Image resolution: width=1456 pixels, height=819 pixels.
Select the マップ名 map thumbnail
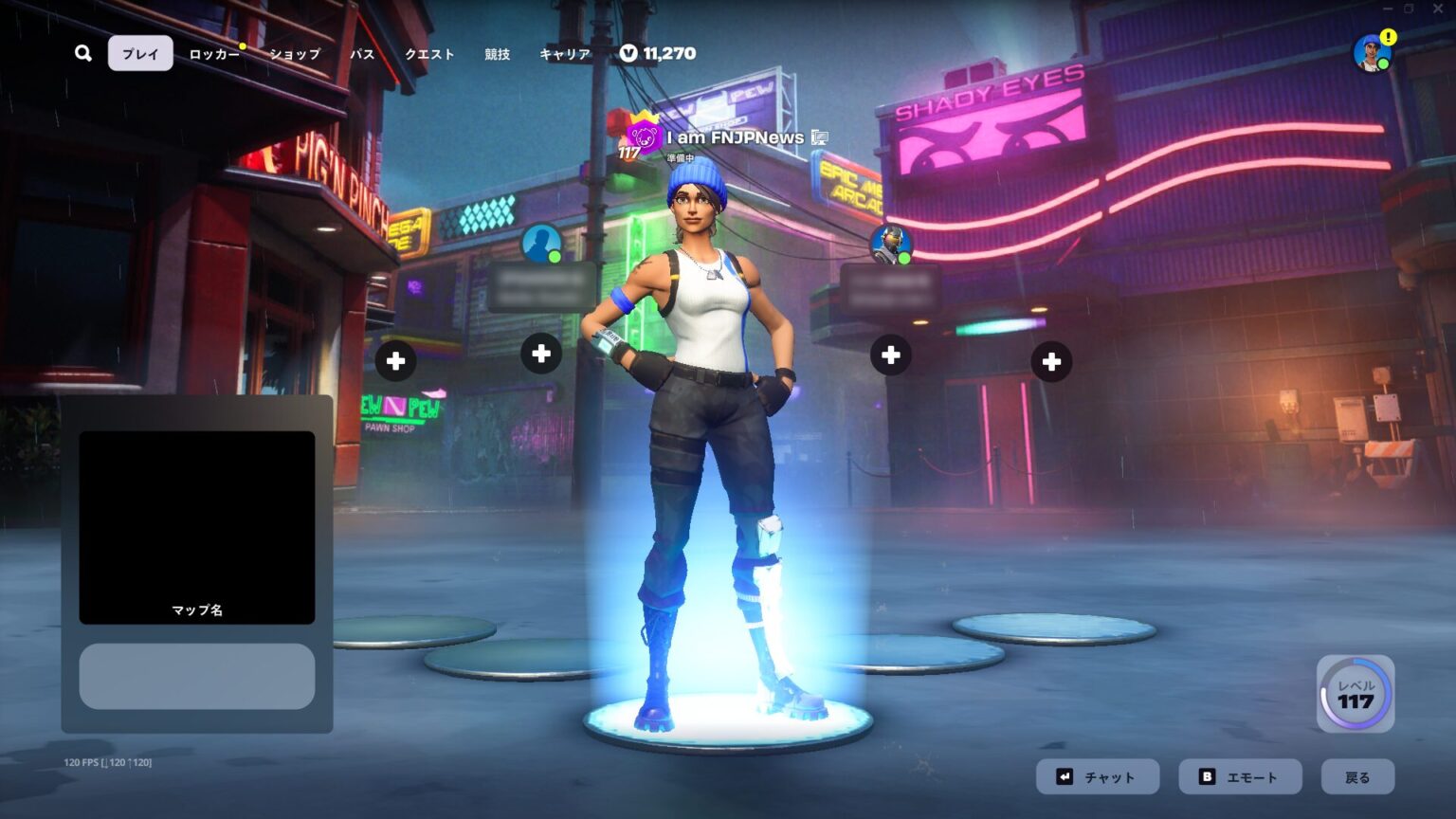(197, 527)
